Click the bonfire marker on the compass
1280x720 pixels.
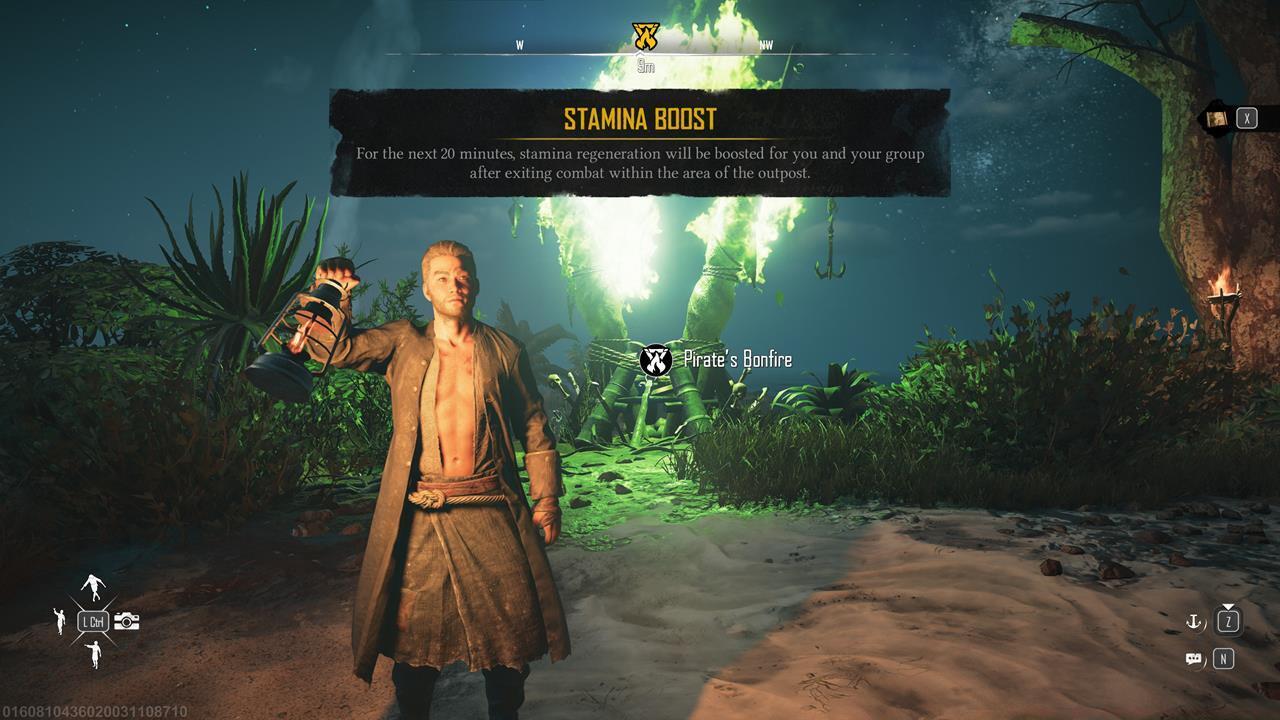coord(646,38)
